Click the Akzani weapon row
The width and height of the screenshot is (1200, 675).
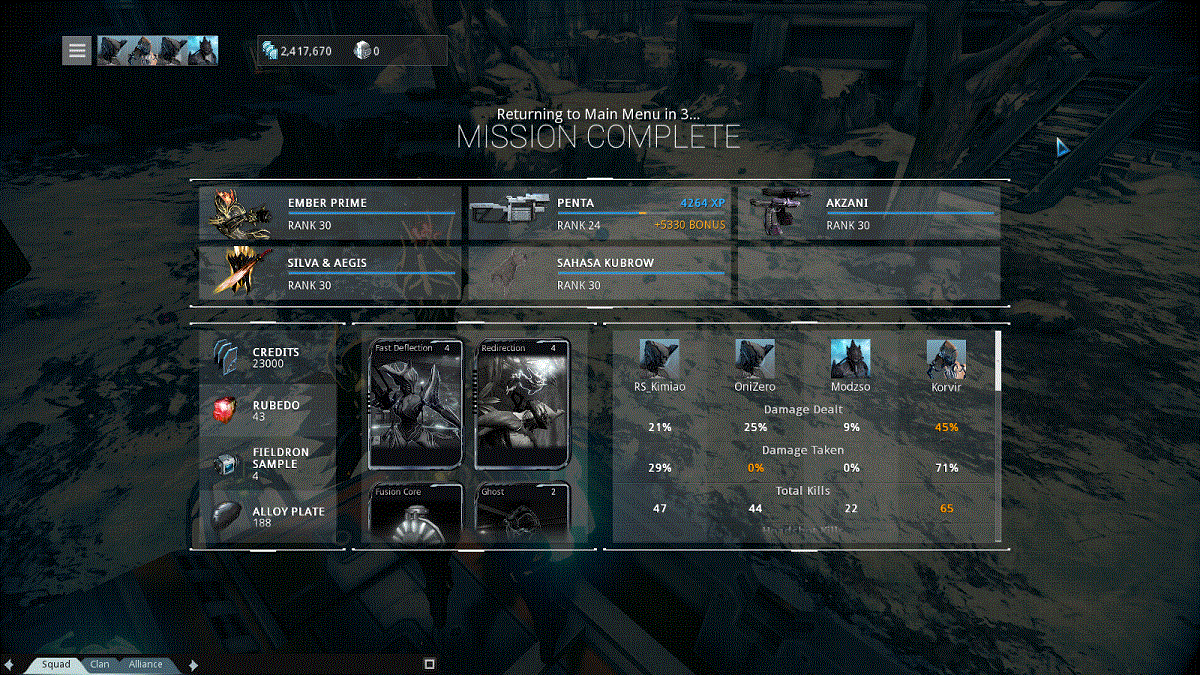pyautogui.click(x=868, y=214)
